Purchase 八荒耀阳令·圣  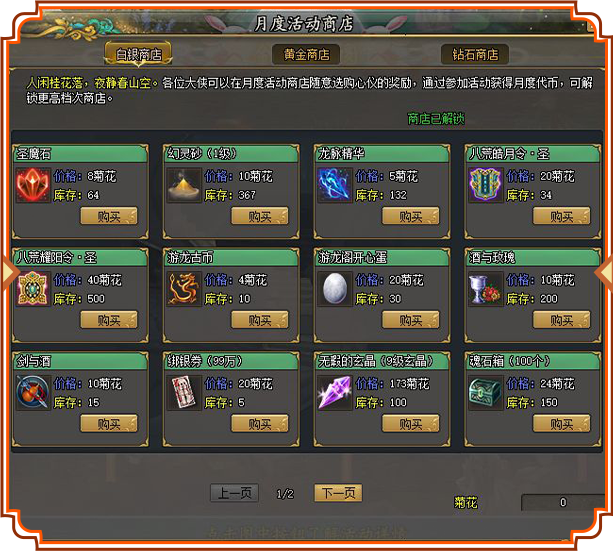coord(108,320)
